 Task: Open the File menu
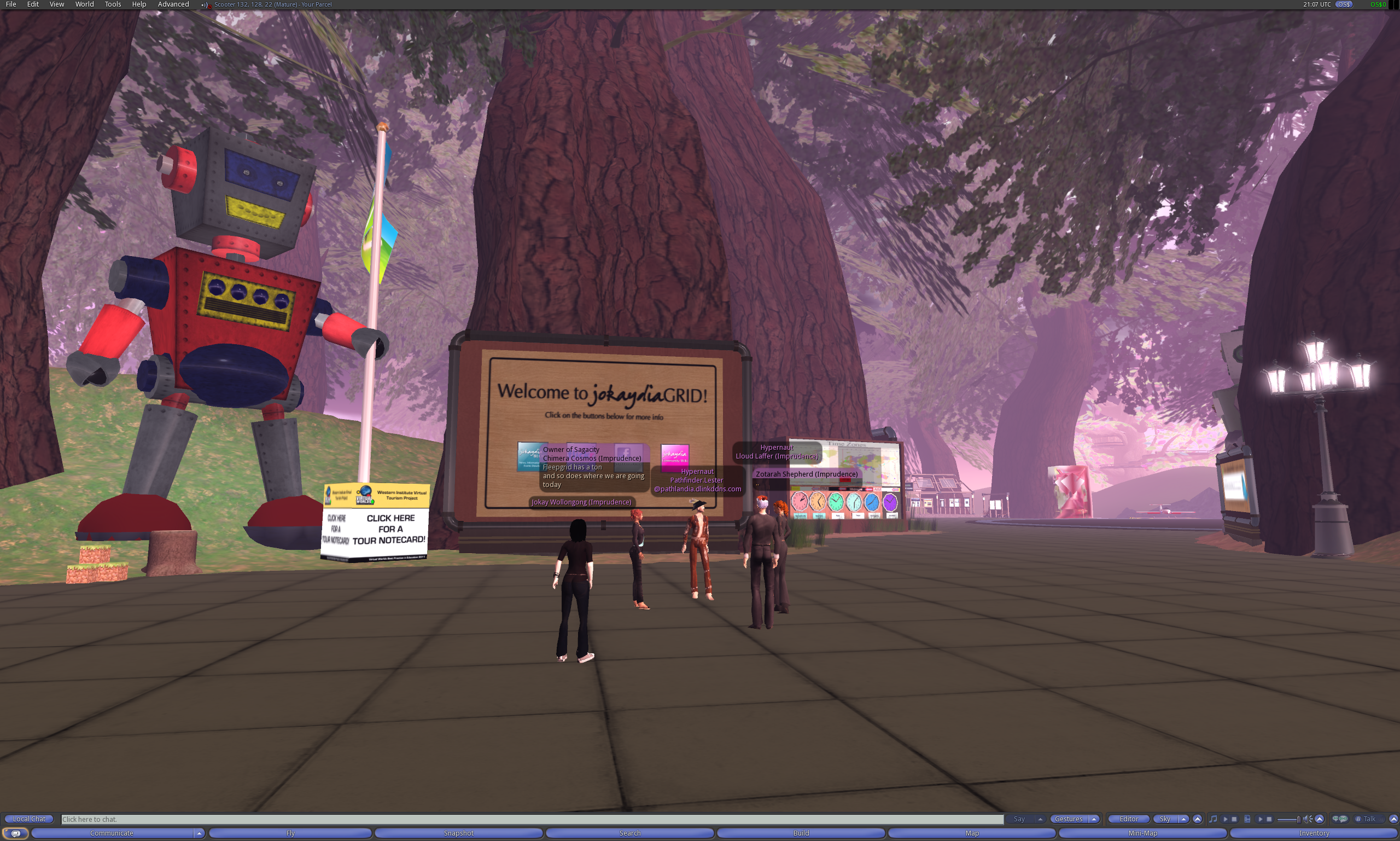pos(11,4)
